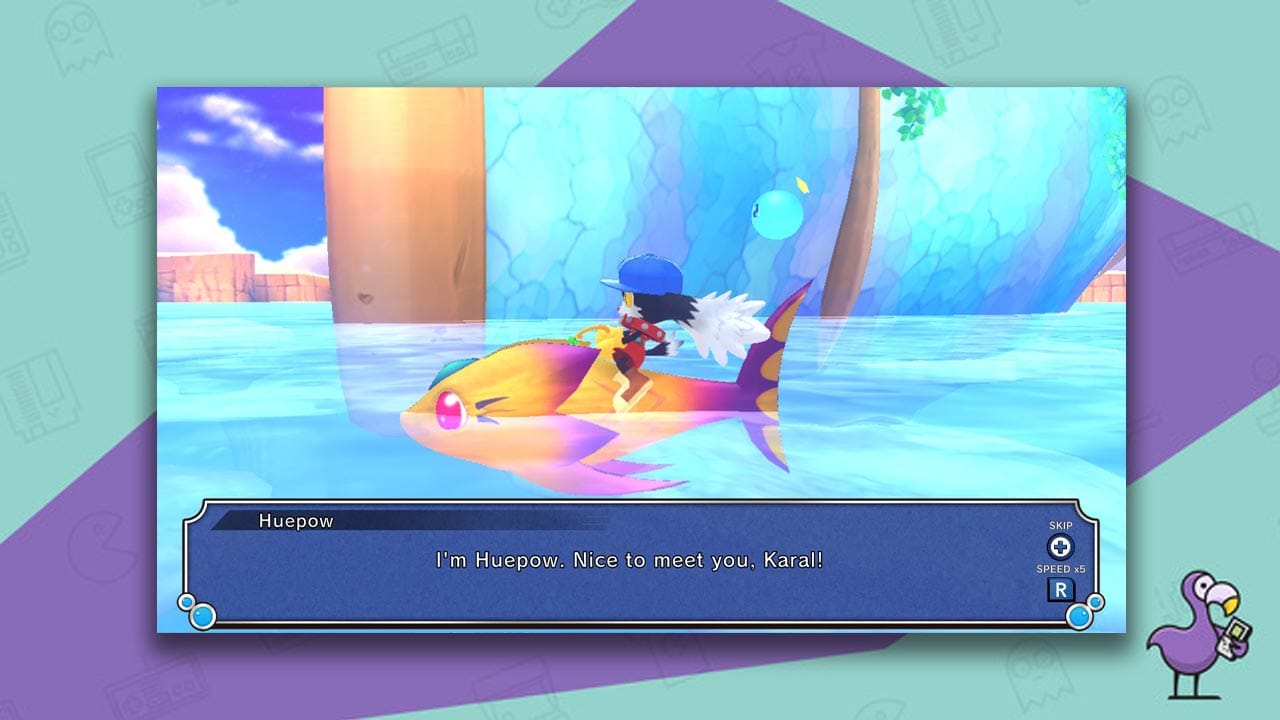The height and width of the screenshot is (720, 1280).
Task: Click the SKIP d-pad icon on dialogue box
Action: 1058,546
